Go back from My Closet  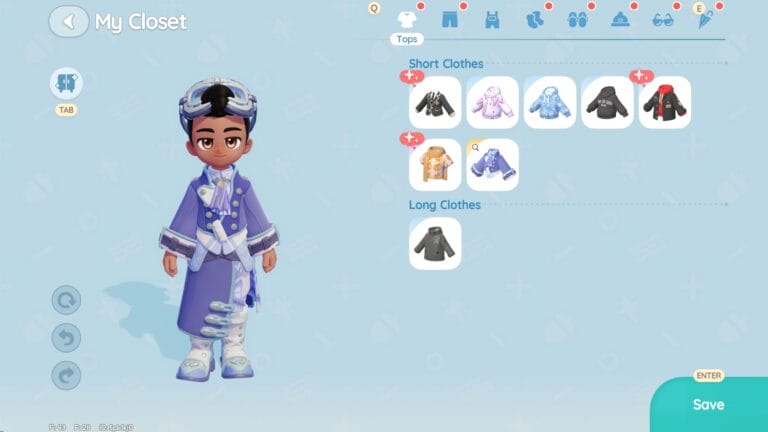click(x=69, y=21)
